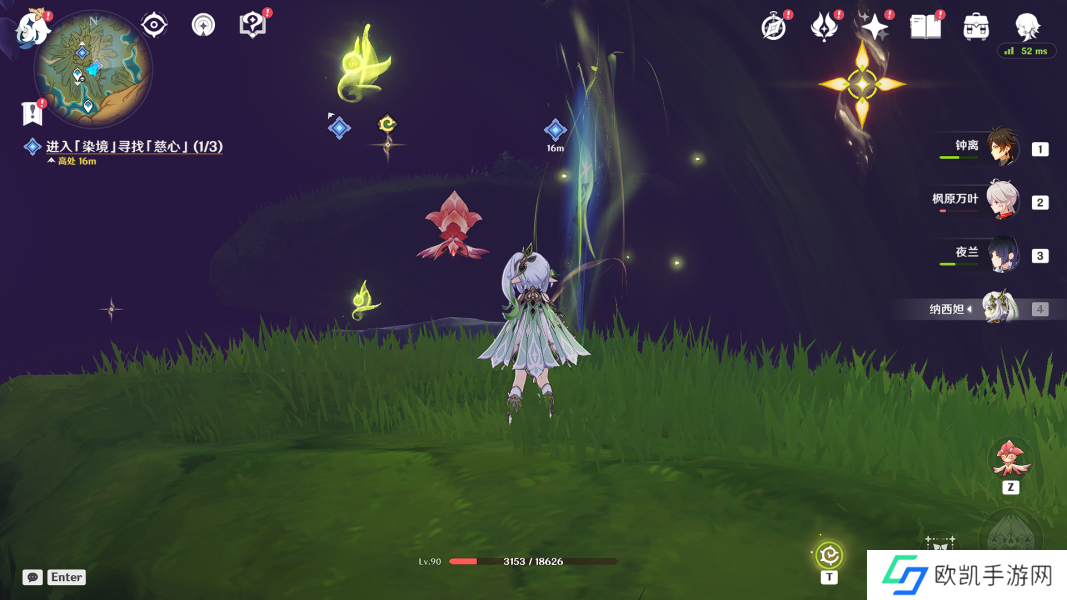This screenshot has width=1067, height=600.
Task: Open the wish star icon
Action: click(x=874, y=27)
